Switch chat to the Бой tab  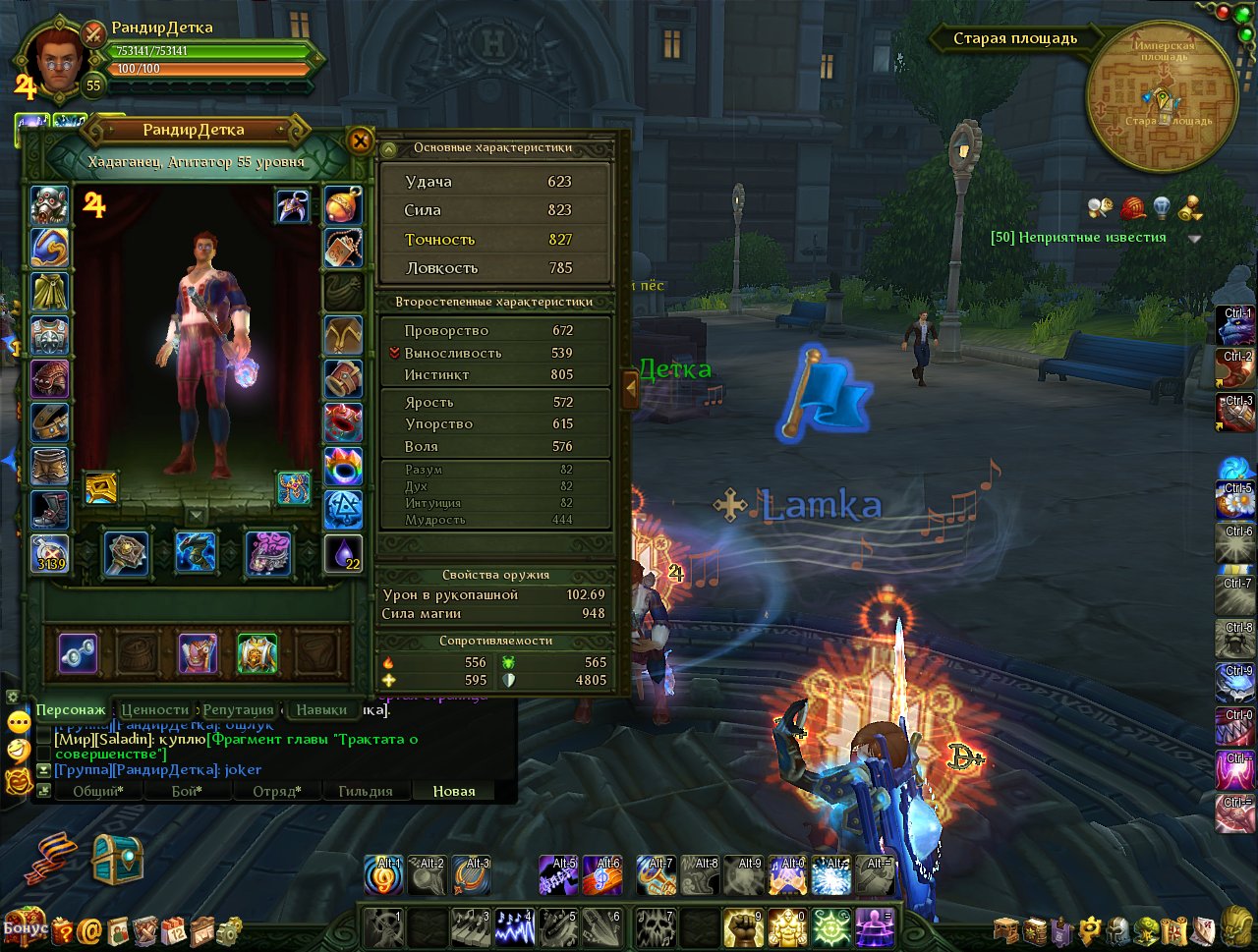pos(187,791)
